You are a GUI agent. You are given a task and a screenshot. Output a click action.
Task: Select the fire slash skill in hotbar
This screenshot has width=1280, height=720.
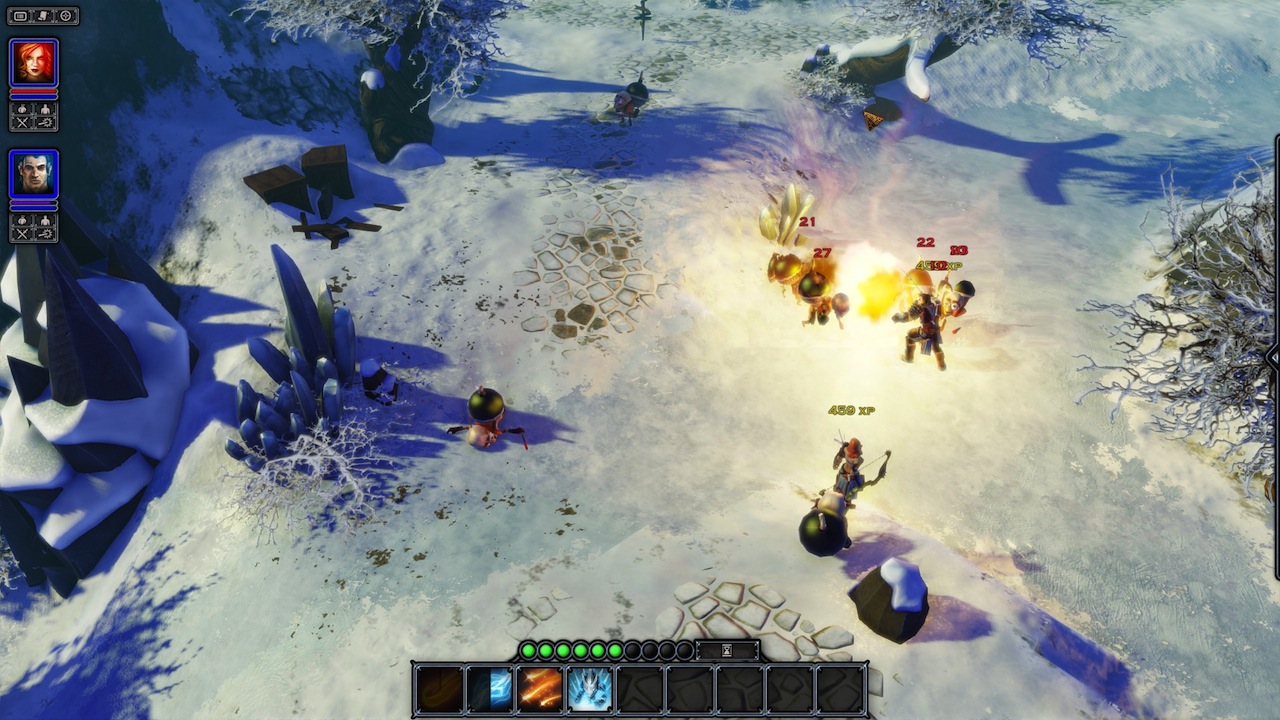438,690
